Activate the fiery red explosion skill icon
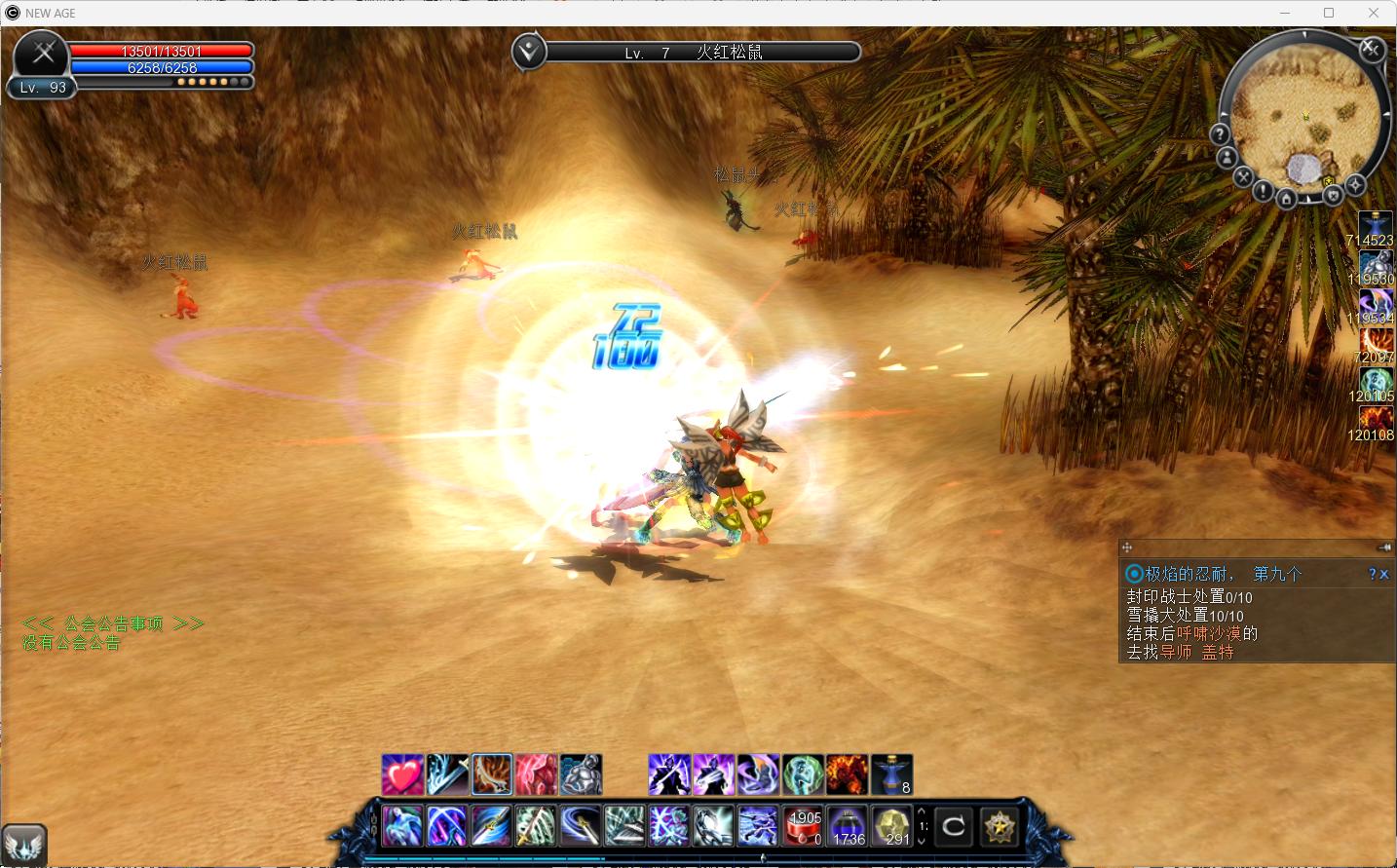 (847, 774)
